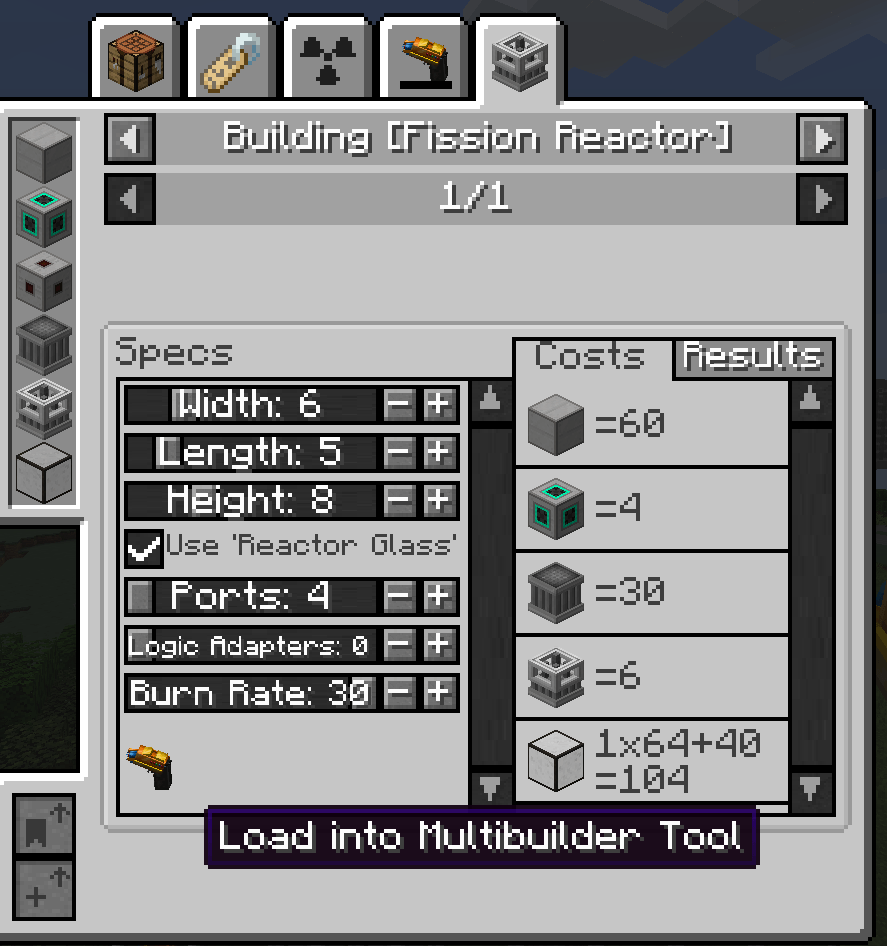The height and width of the screenshot is (946, 887).
Task: Switch to the radiation symbol tab
Action: tap(326, 59)
